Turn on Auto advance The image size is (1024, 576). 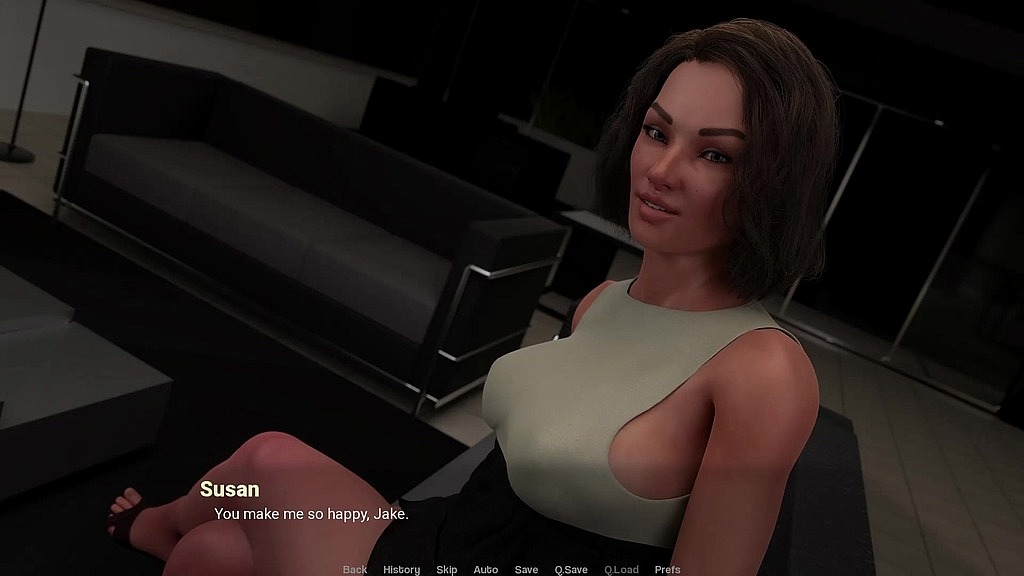(486, 570)
